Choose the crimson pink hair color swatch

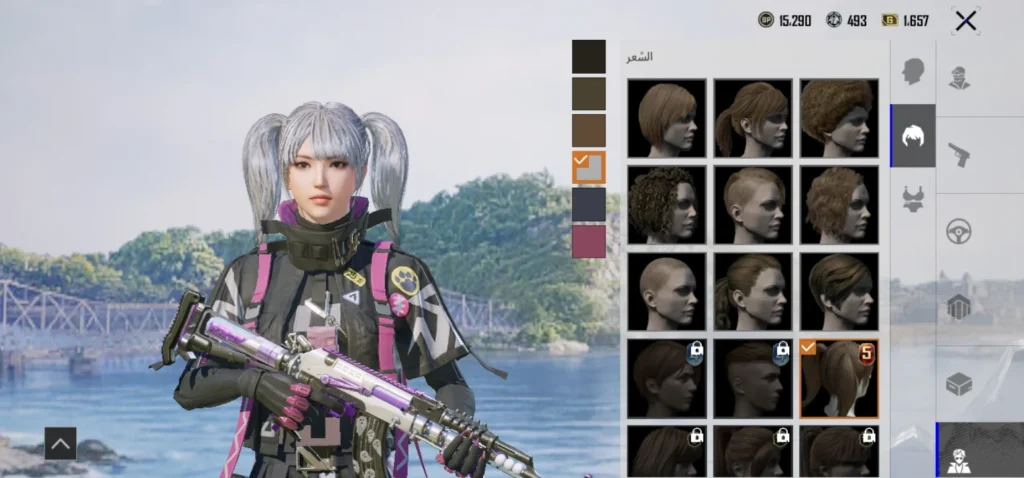(589, 241)
